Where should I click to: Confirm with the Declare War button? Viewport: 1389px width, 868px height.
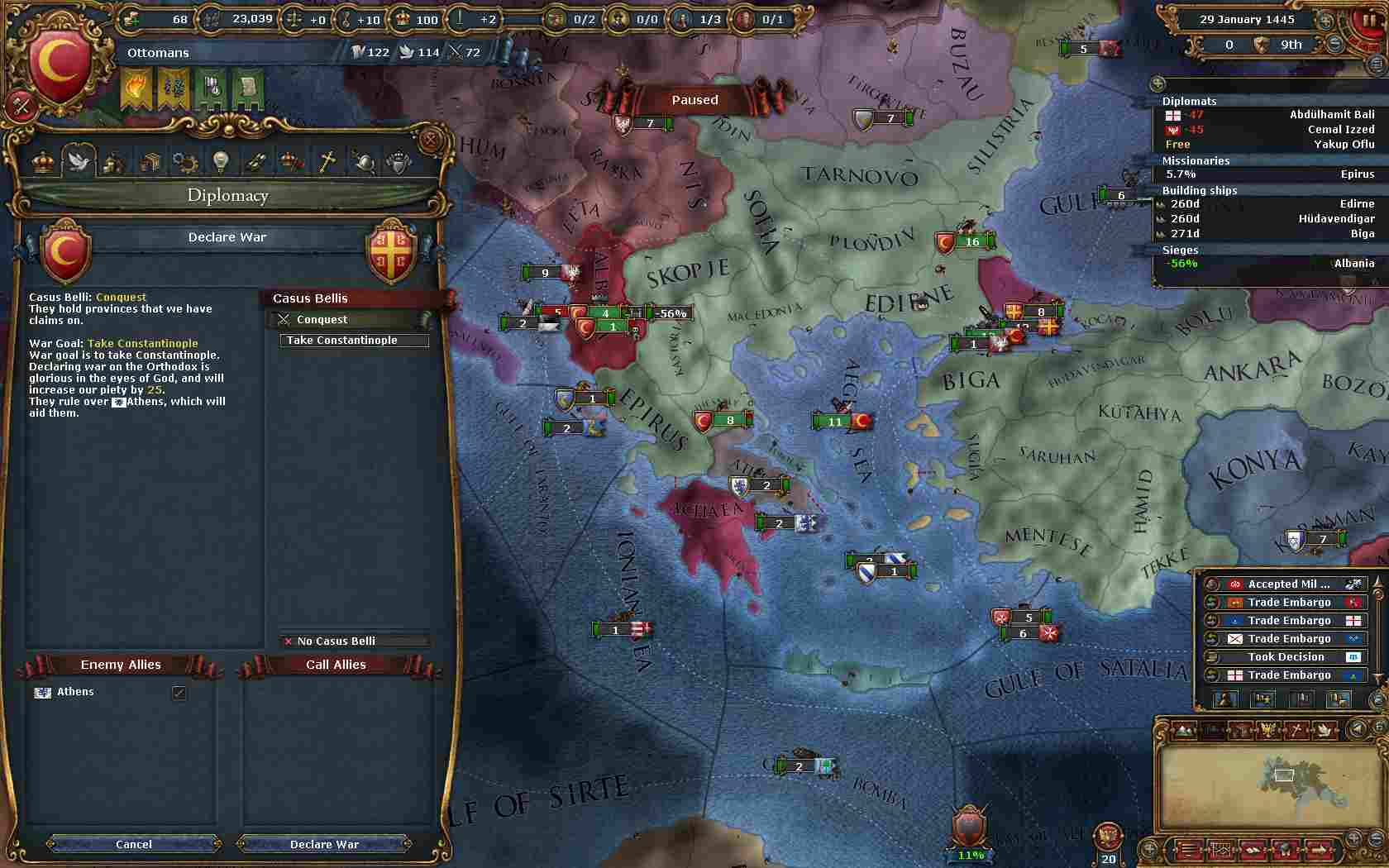point(324,844)
